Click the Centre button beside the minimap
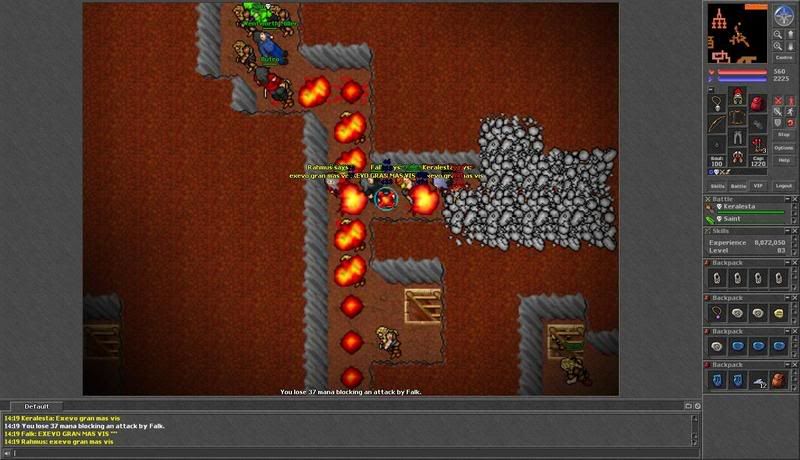 [x=784, y=56]
